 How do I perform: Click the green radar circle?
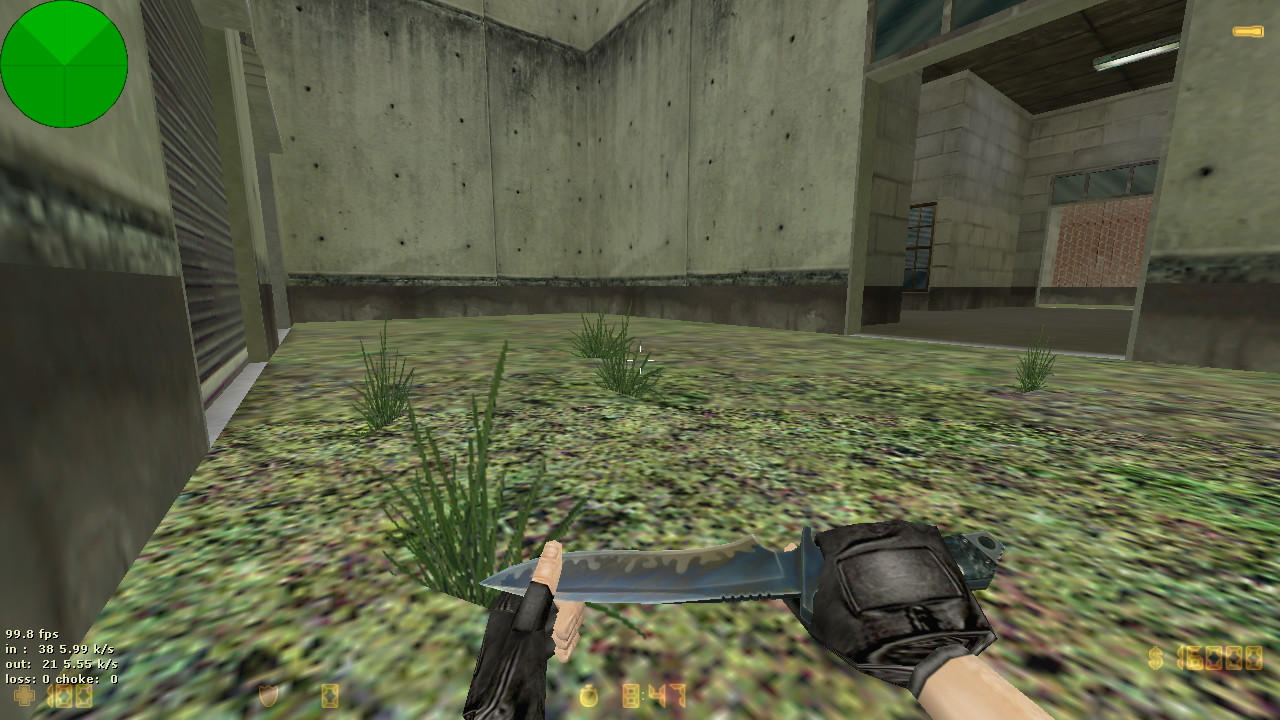(x=64, y=63)
